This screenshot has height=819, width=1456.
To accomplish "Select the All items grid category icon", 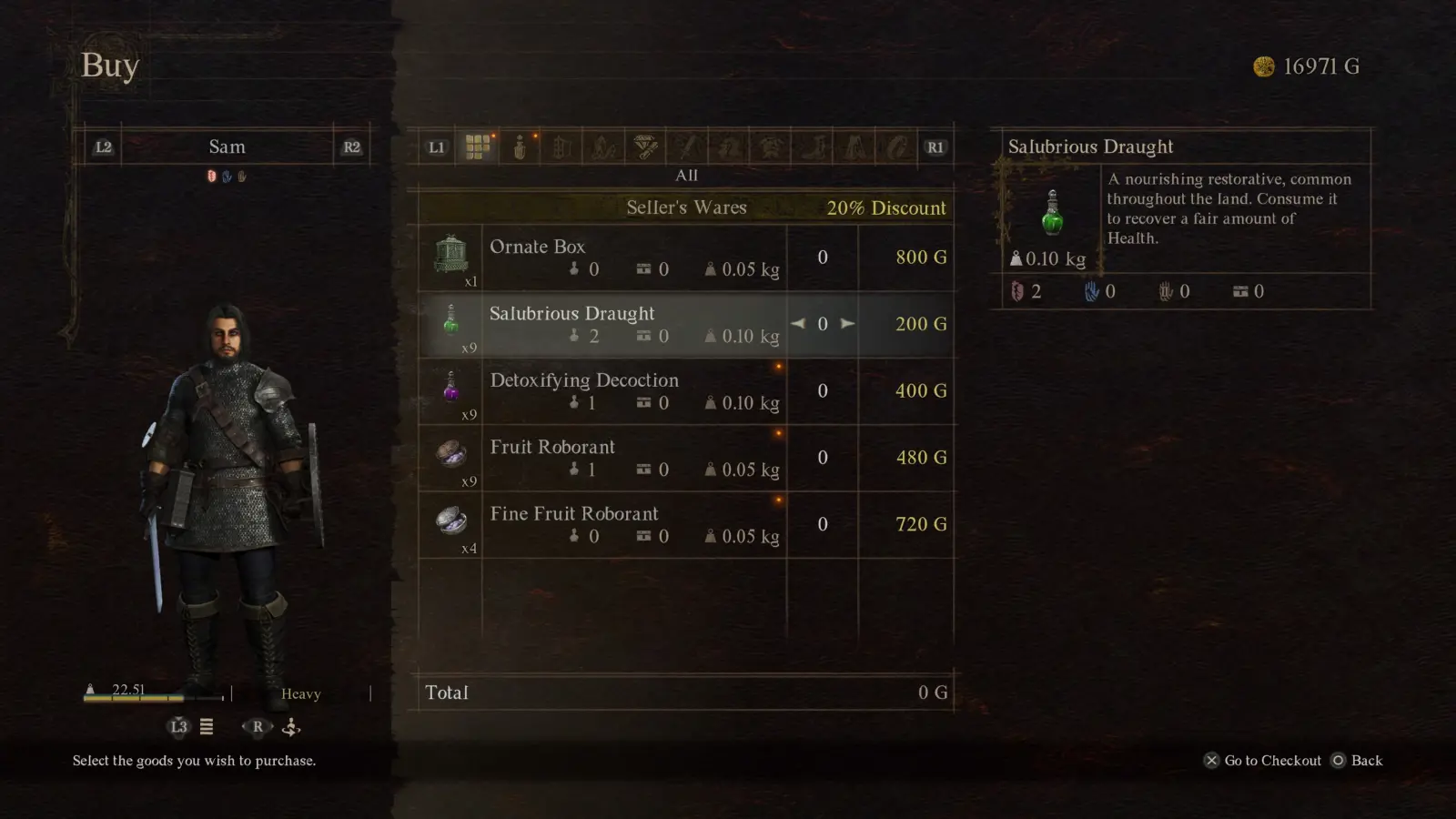I will pyautogui.click(x=479, y=146).
